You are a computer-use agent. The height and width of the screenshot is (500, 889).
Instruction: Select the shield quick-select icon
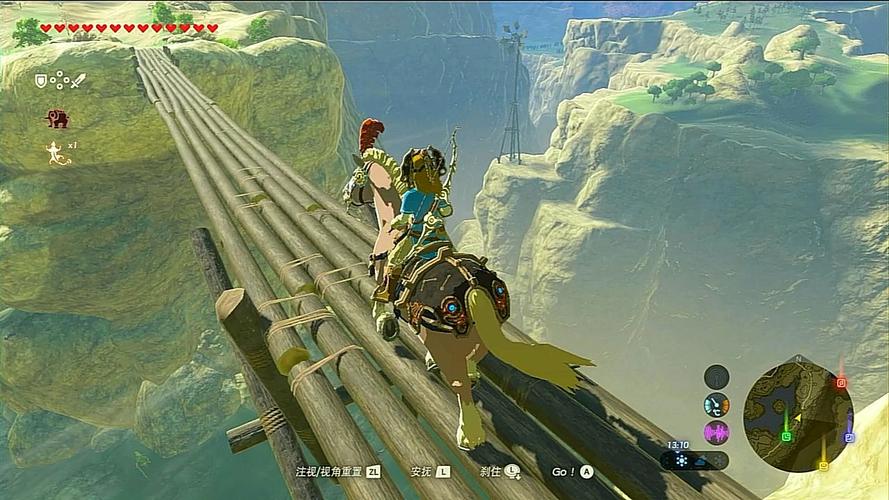pos(41,80)
